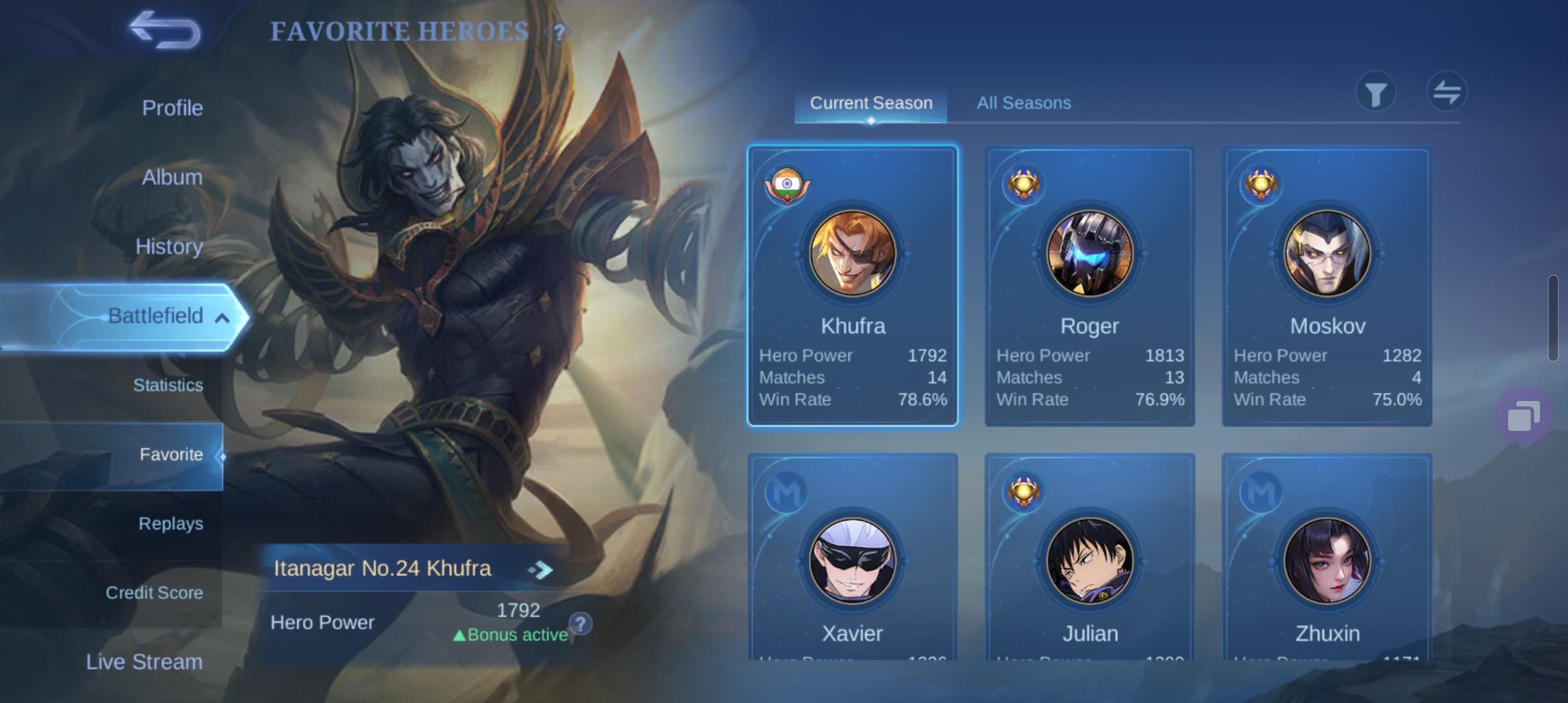Open the Itanagar No.24 Khufra ranking arrow
Screen dimensions: 1568x703
coord(540,570)
